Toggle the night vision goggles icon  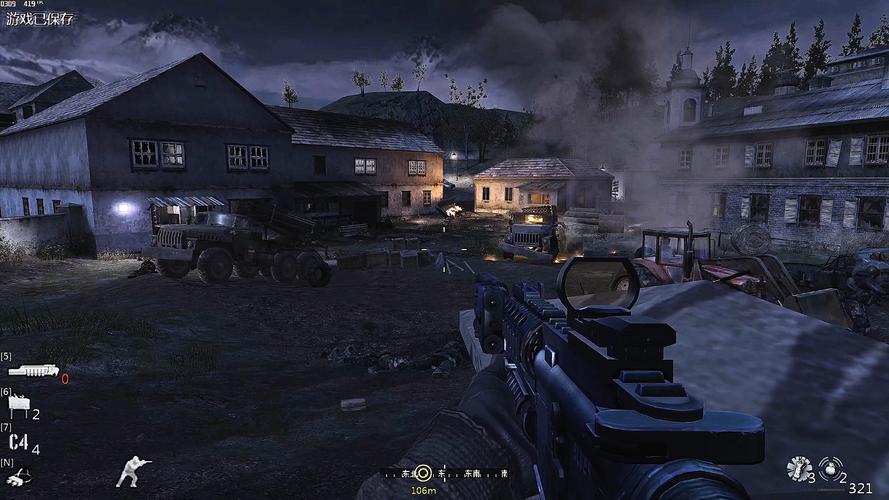tap(20, 477)
